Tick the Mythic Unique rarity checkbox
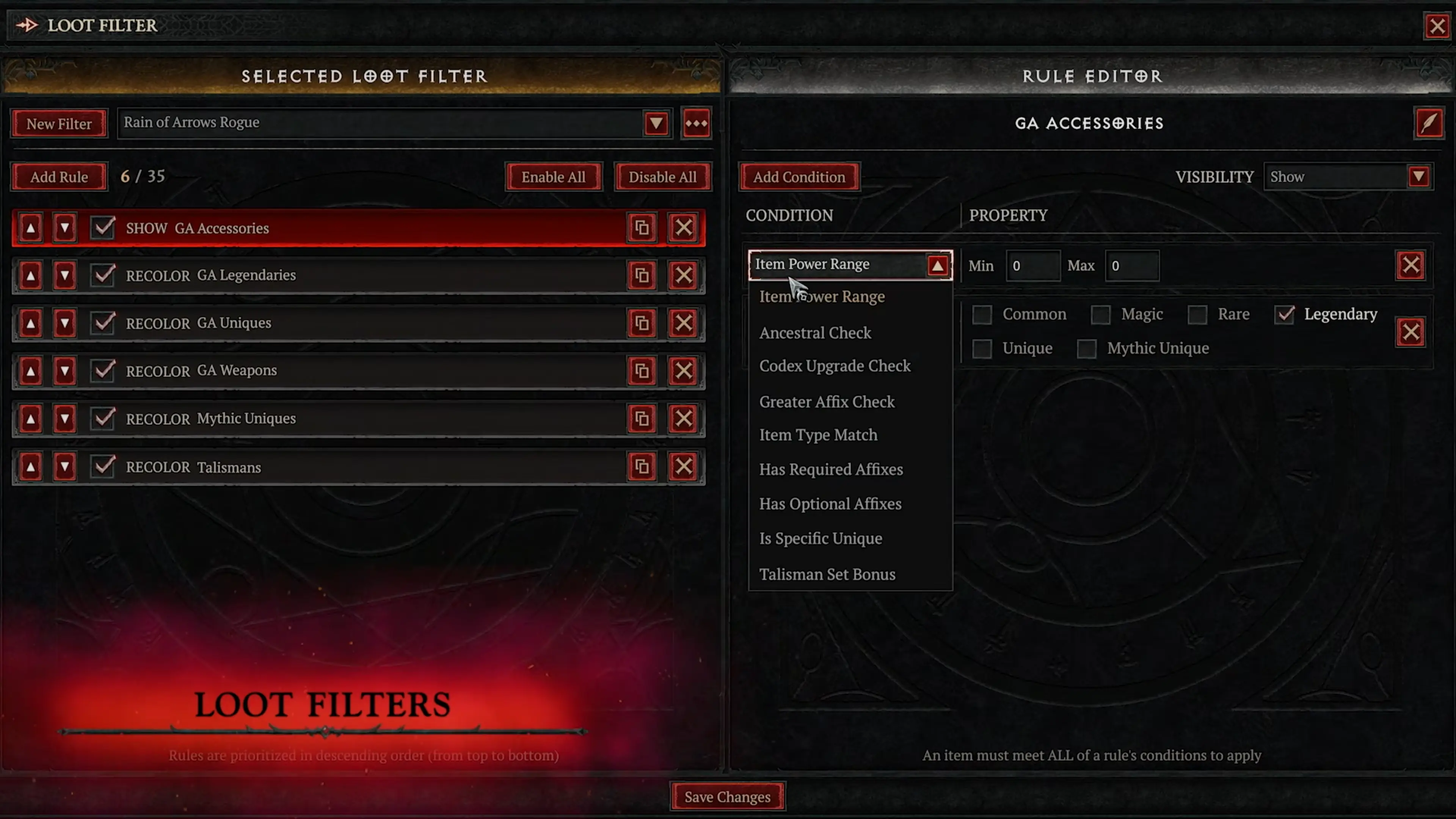Viewport: 1456px width, 819px height. pos(1086,349)
